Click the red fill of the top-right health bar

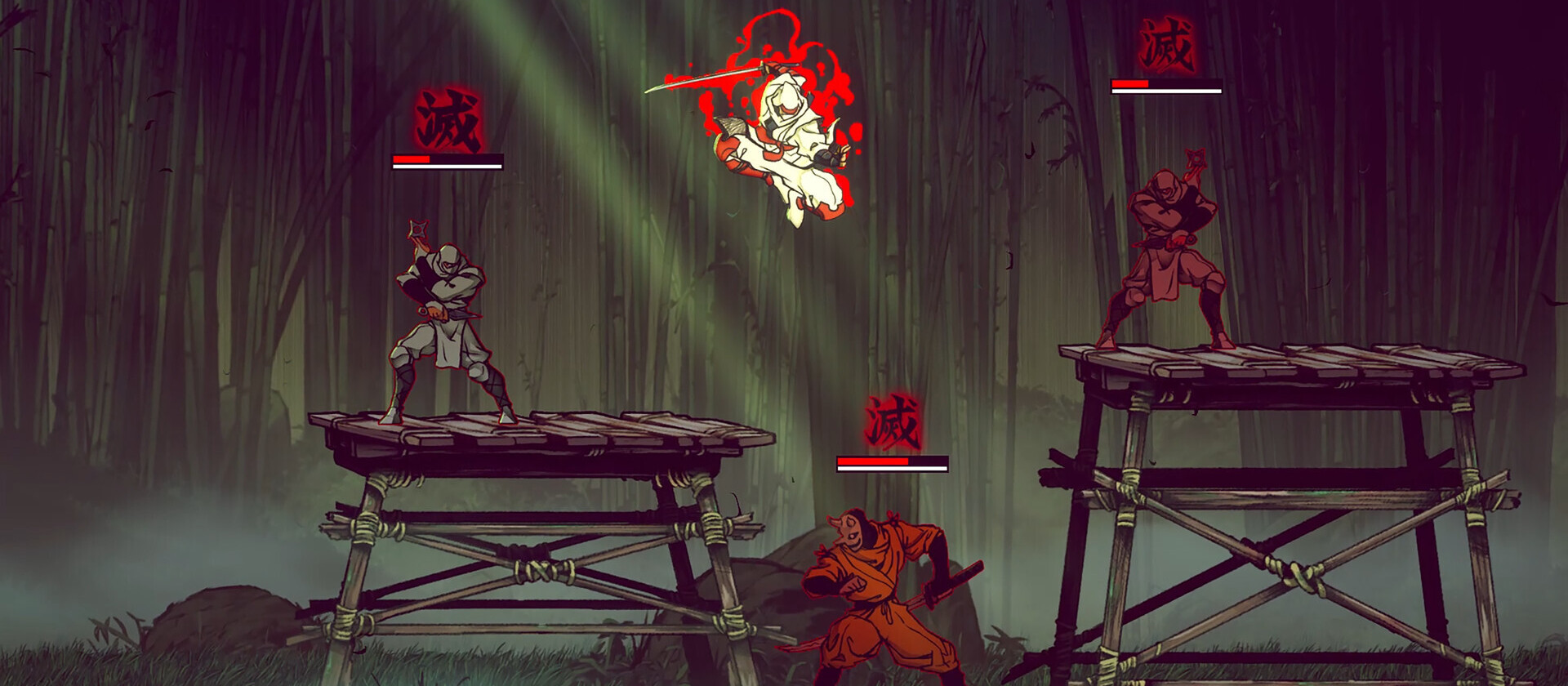click(x=1131, y=84)
